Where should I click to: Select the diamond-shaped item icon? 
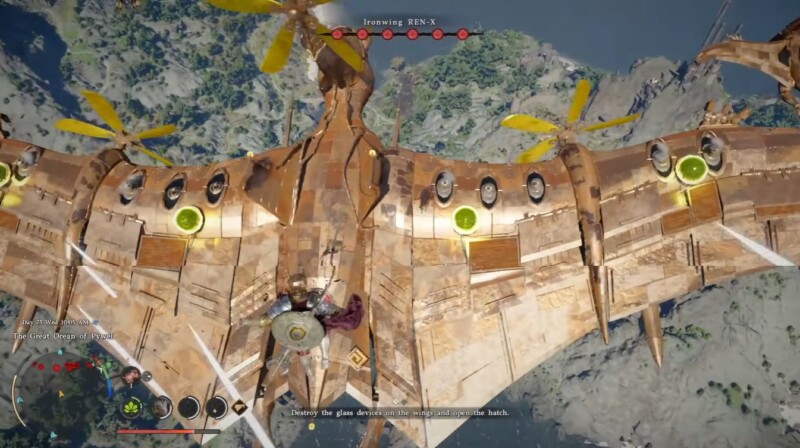tap(240, 407)
